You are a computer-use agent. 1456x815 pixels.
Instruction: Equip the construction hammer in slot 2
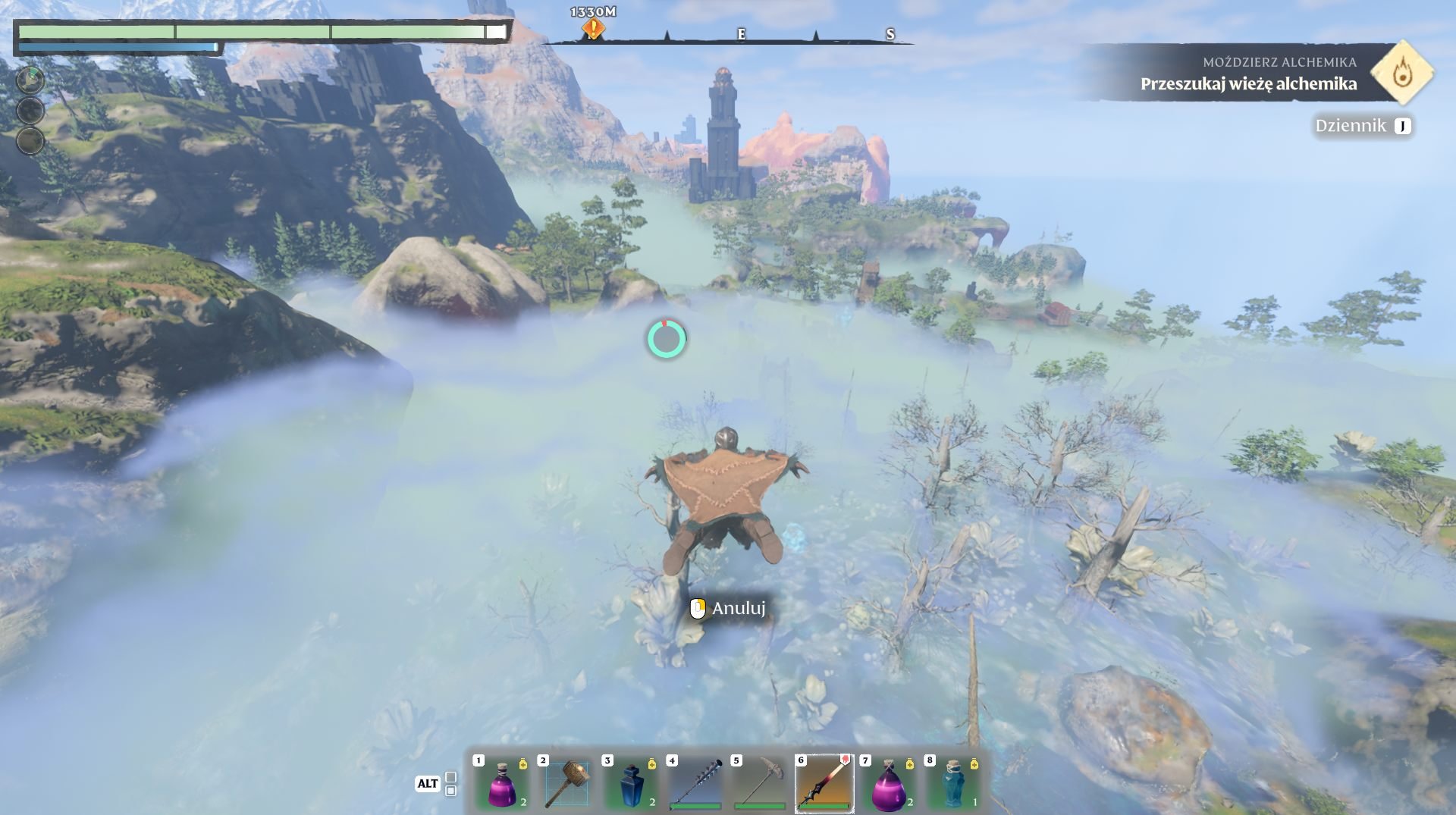coord(566,783)
